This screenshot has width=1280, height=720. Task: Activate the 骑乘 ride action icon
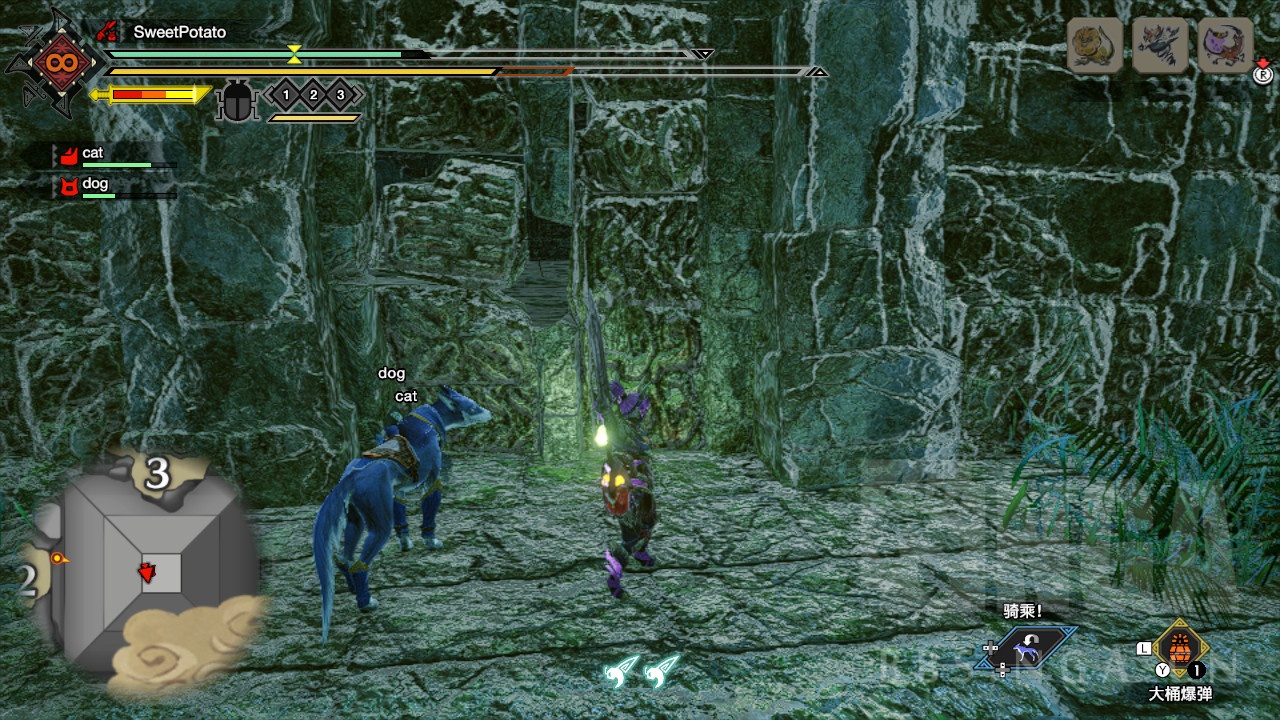(x=1027, y=650)
